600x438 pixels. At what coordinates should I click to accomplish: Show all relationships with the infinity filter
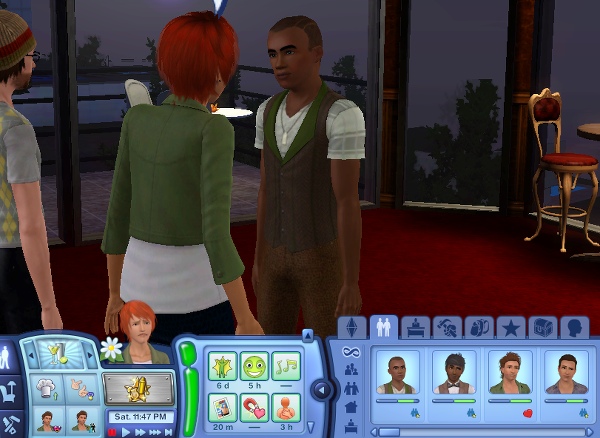pyautogui.click(x=351, y=352)
